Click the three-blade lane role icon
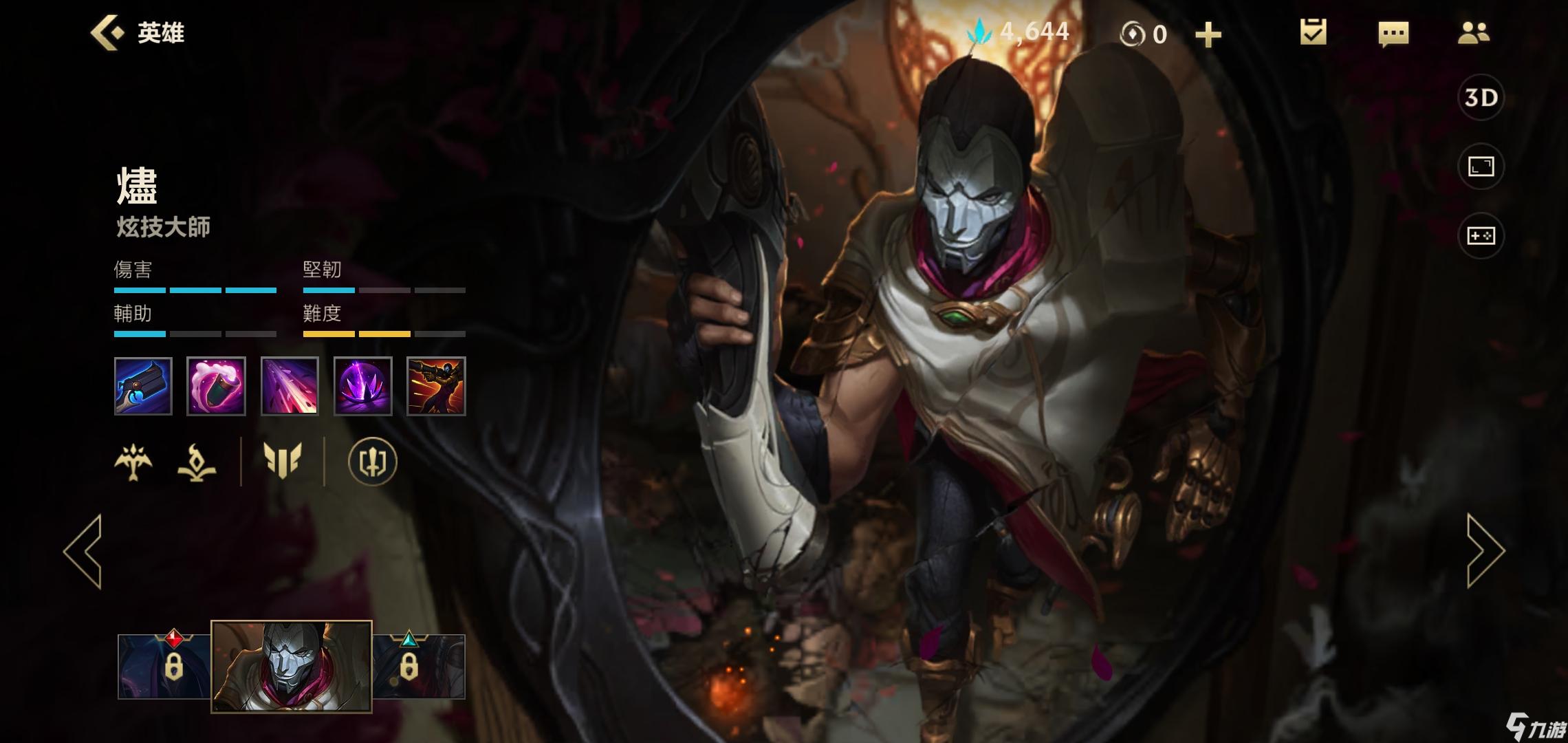 click(x=283, y=460)
